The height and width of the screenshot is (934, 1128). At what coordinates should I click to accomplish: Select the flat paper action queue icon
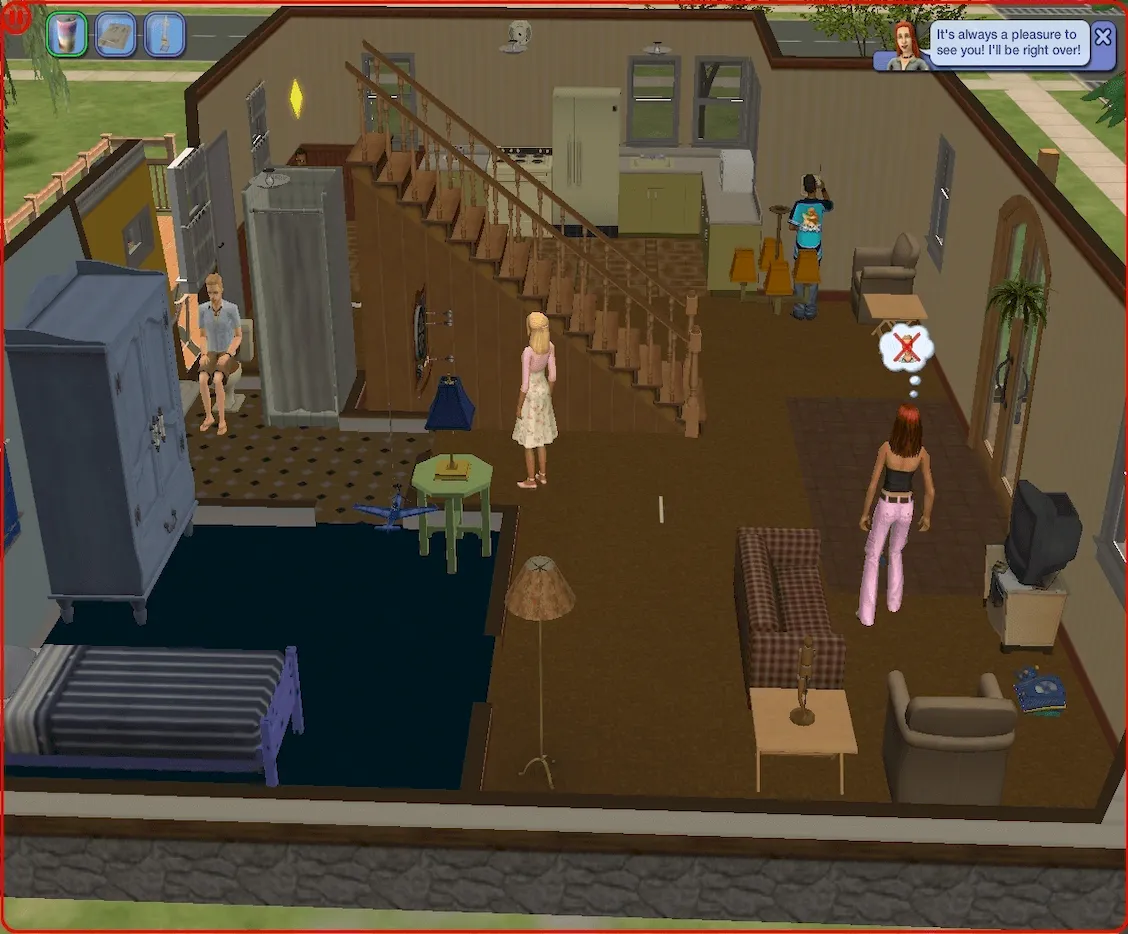(x=115, y=35)
